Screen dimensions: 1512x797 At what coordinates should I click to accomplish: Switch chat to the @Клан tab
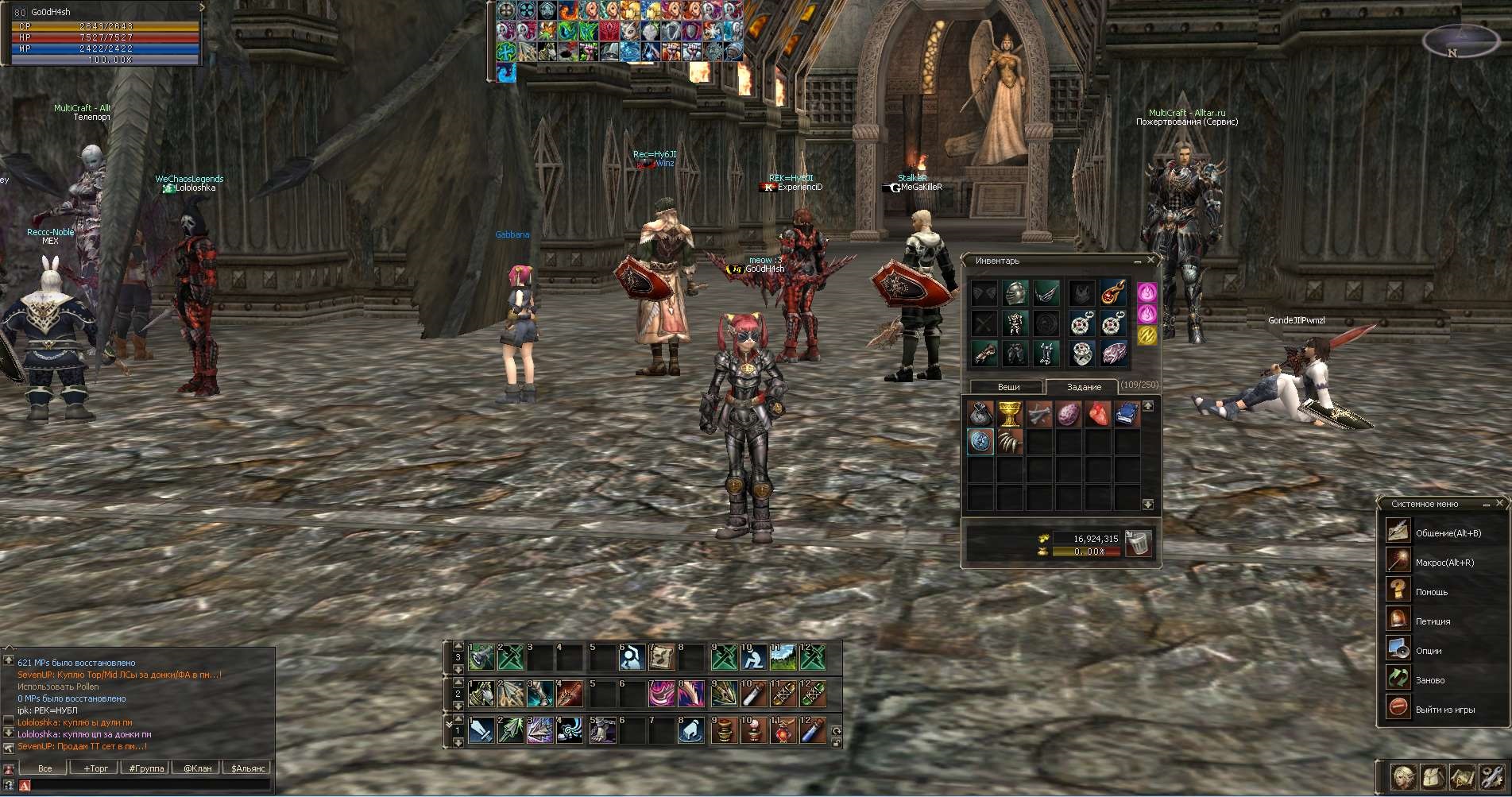[197, 768]
